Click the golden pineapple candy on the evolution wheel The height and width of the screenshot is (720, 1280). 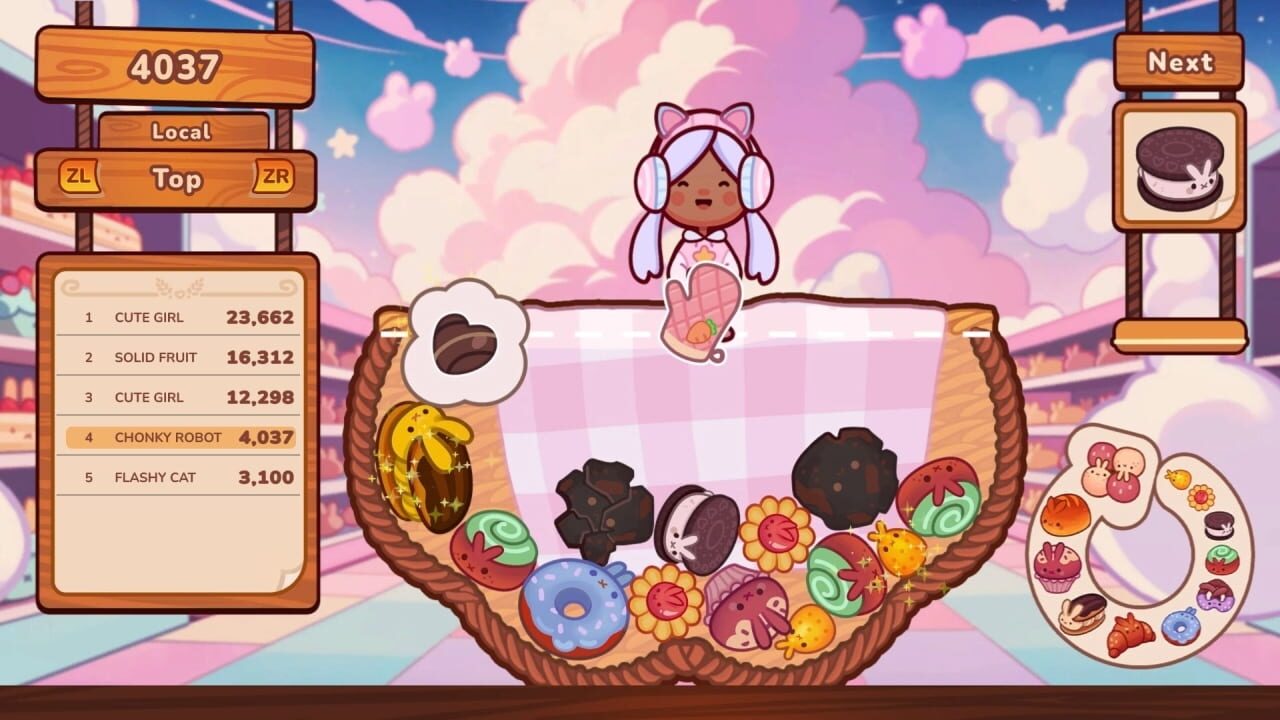click(1180, 477)
